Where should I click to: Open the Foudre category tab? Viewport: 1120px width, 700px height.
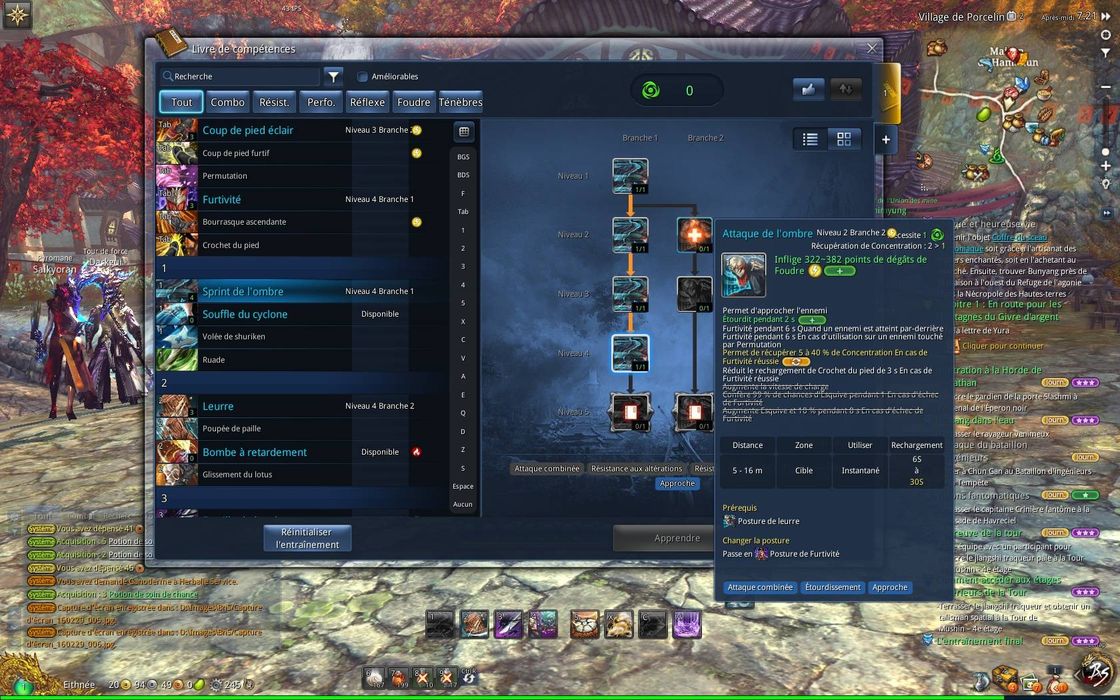coord(413,102)
